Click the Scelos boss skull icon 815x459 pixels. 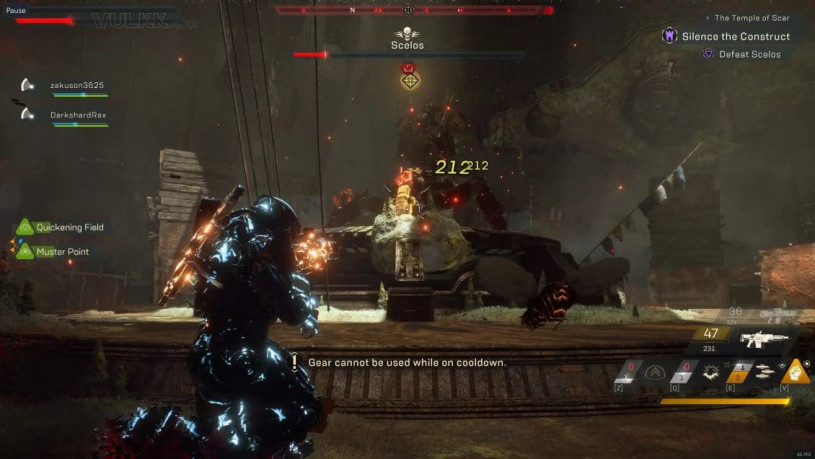407,33
